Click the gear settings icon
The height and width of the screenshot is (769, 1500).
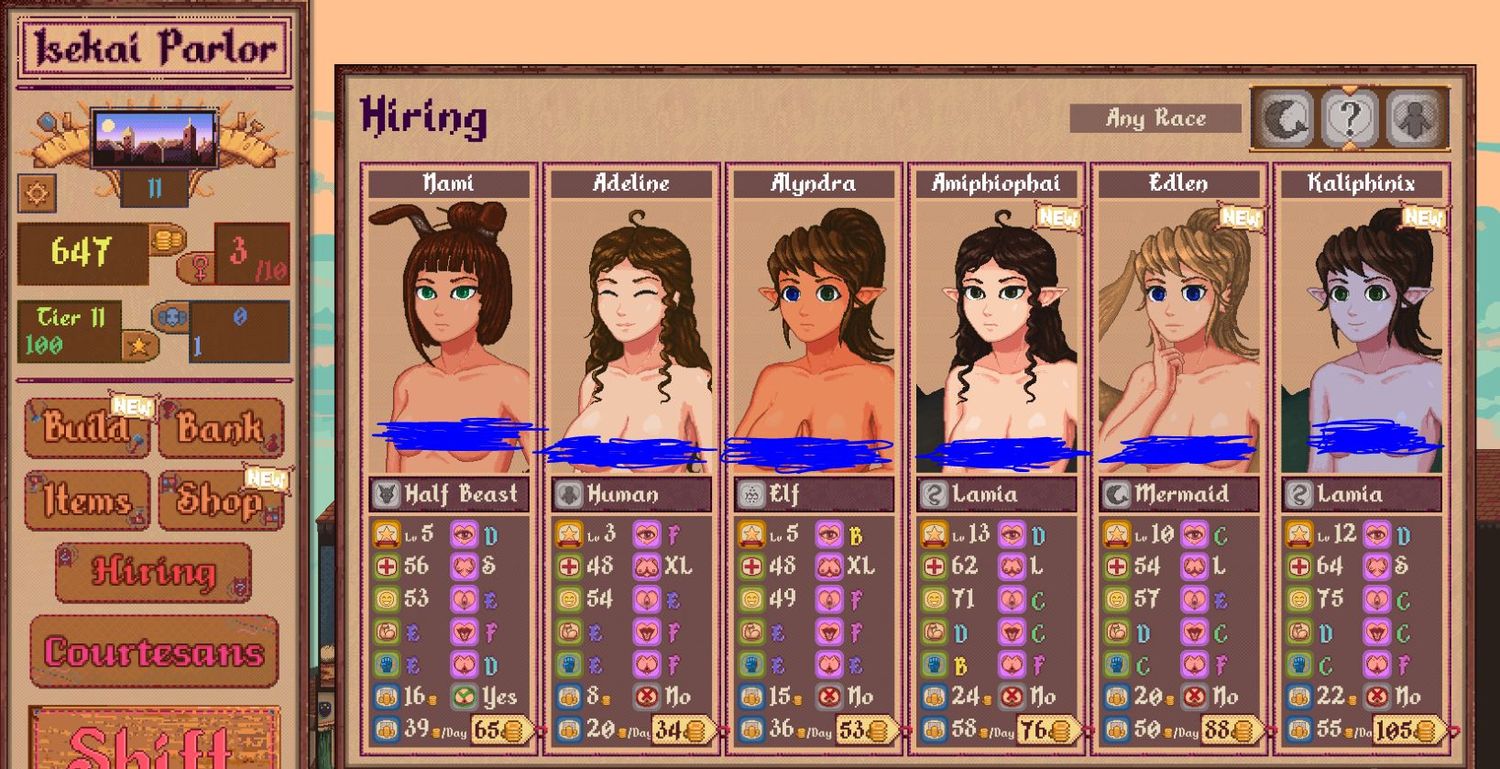37,192
